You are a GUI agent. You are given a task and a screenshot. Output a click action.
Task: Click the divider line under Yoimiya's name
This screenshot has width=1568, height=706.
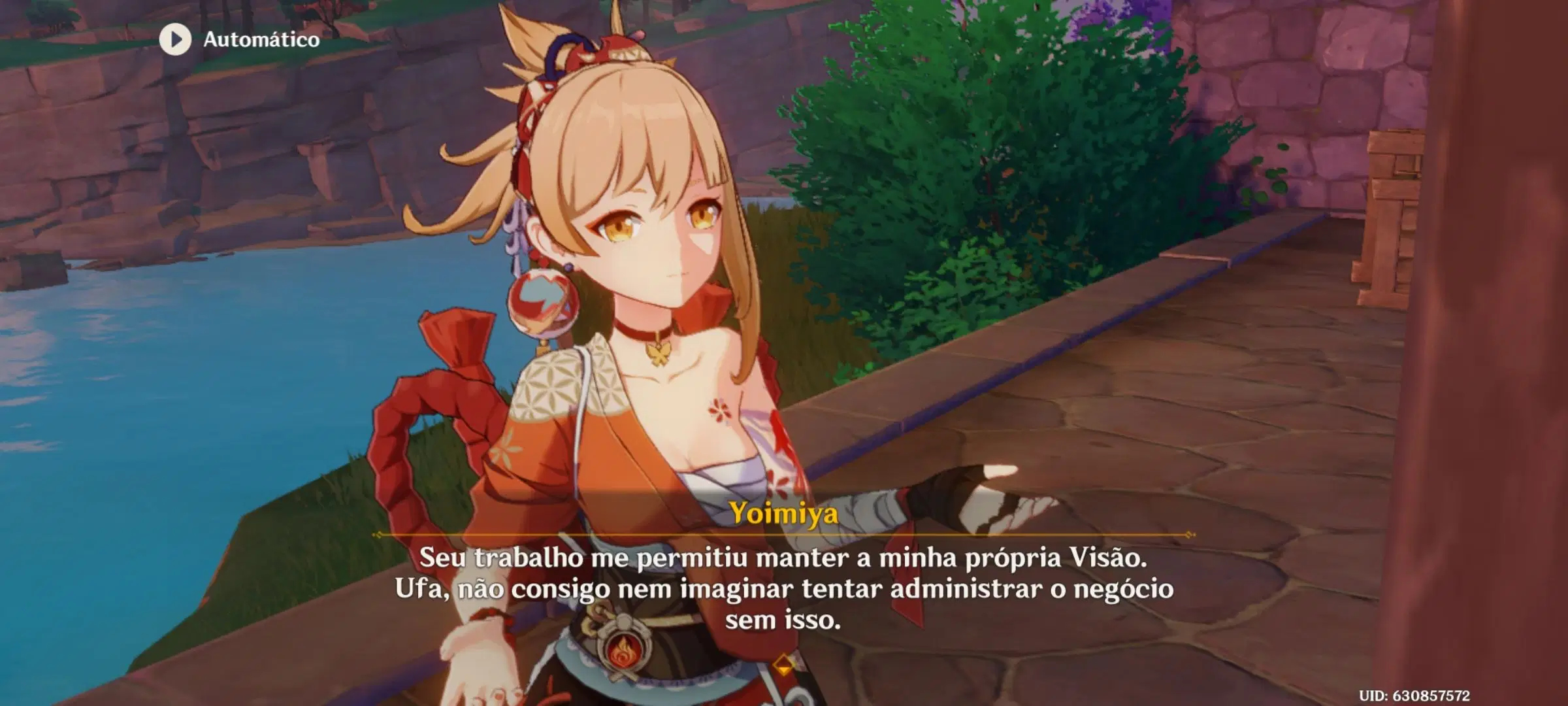pos(784,534)
